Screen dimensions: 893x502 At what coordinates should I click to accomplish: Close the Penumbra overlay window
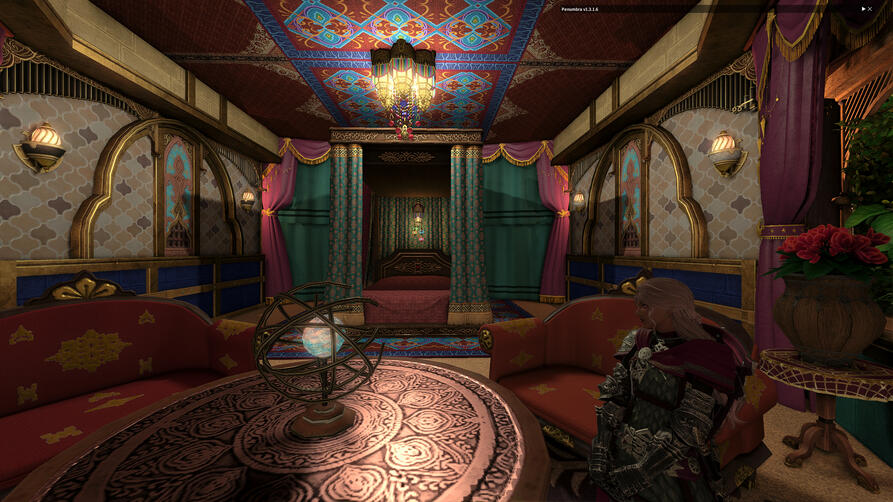pos(871,8)
